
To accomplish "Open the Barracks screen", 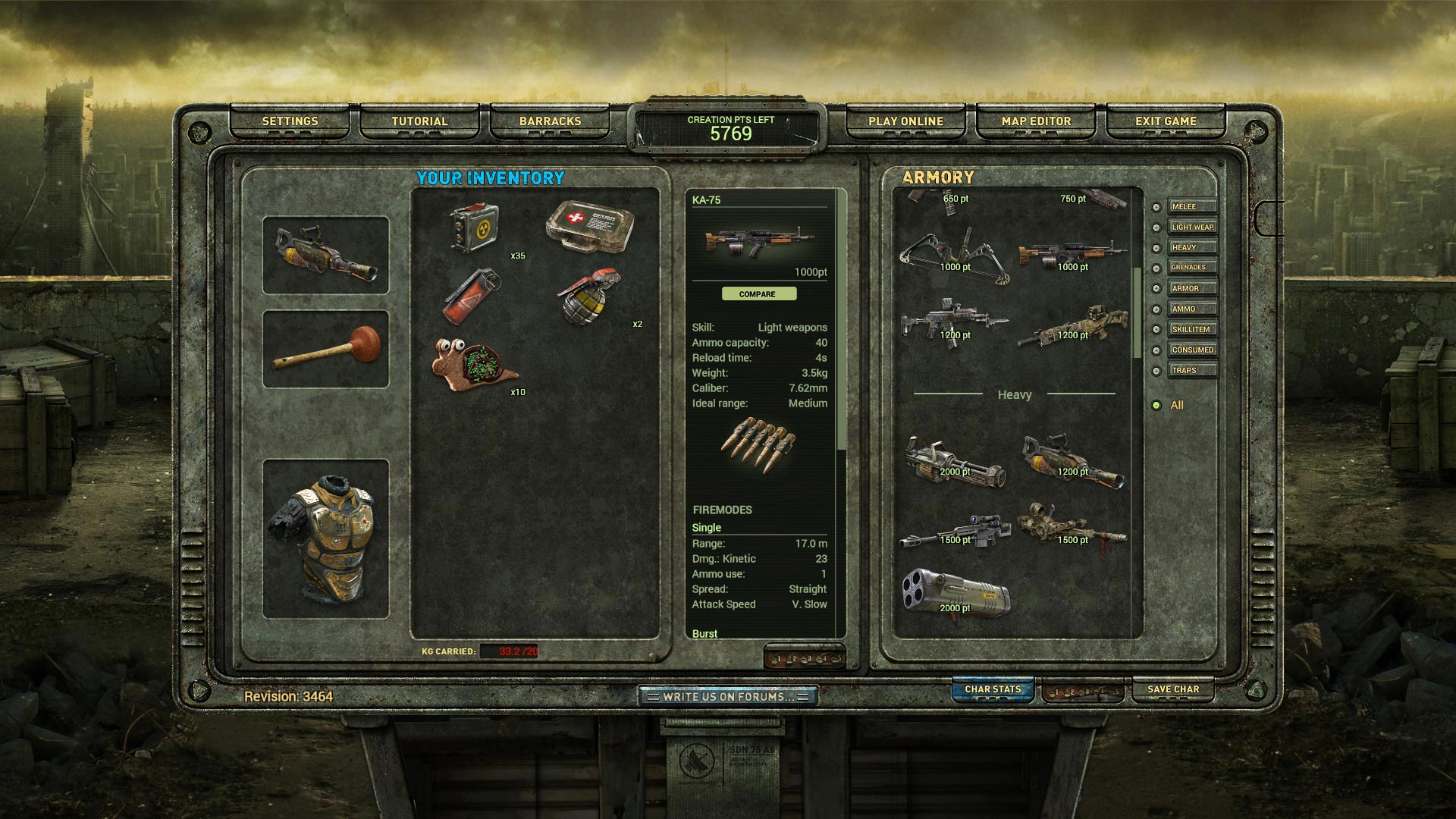I will (550, 121).
